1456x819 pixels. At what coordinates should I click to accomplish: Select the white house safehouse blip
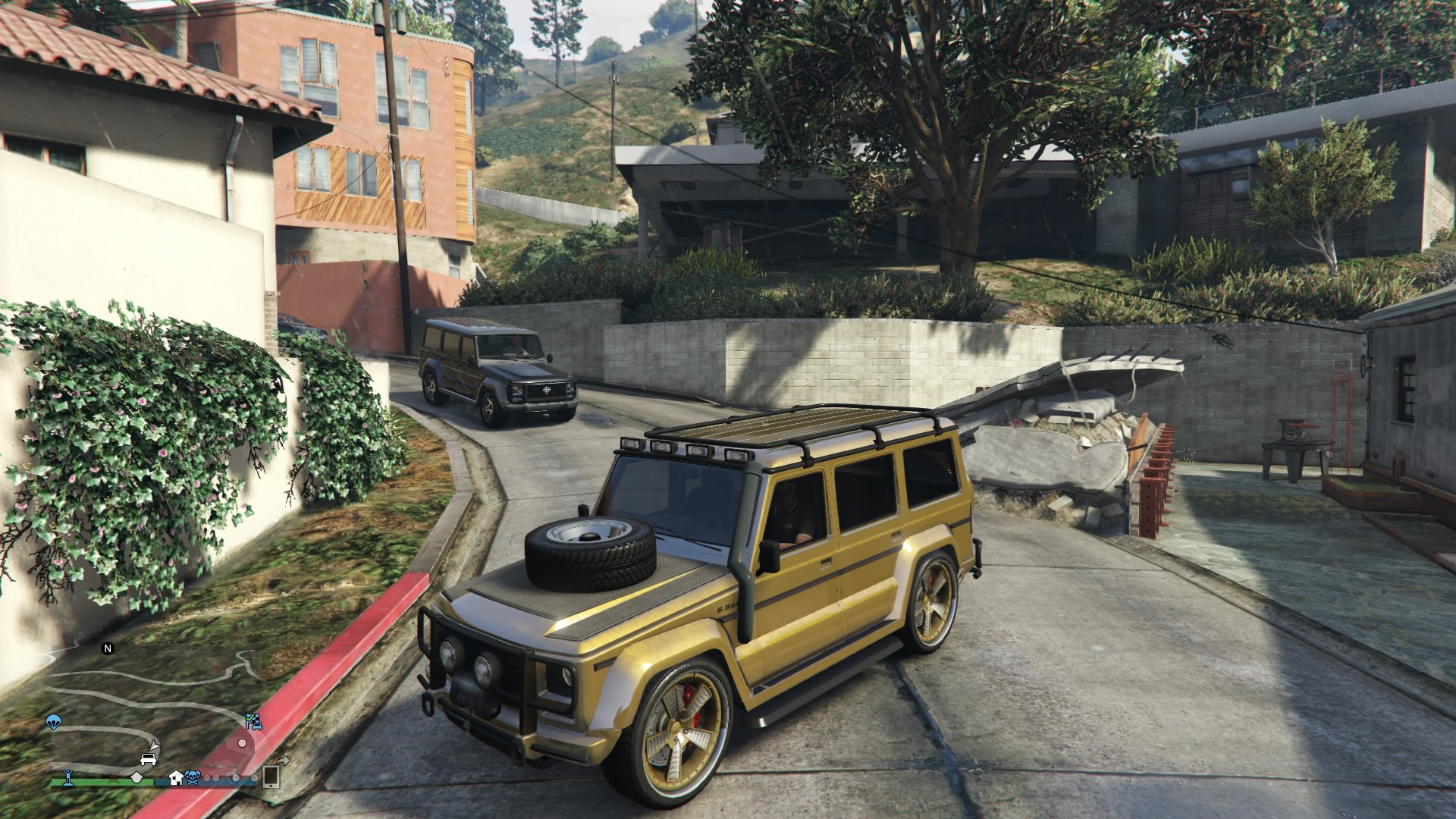pos(176,777)
